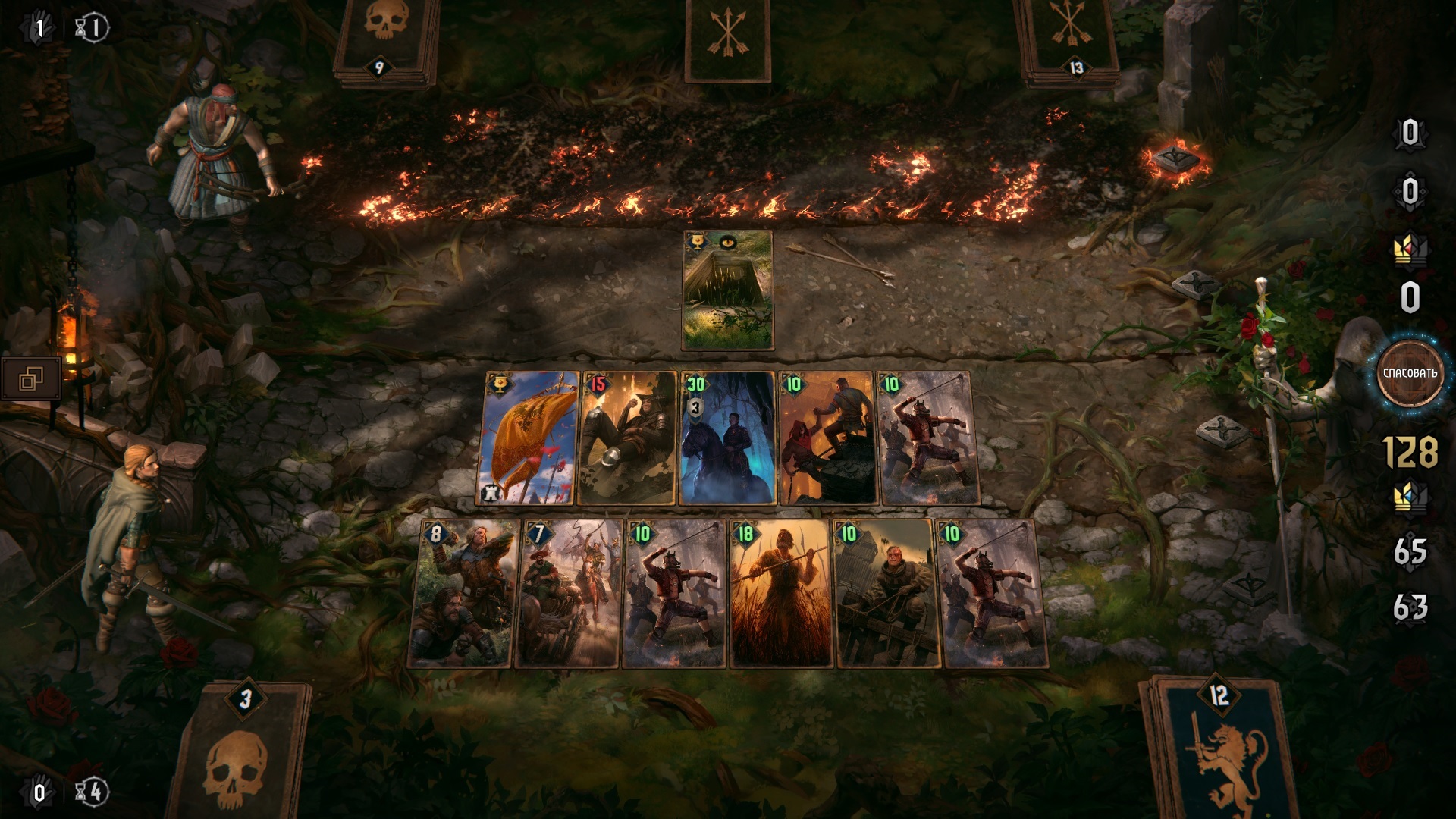Choose the 10-power red-hooded figure card

[x=827, y=438]
